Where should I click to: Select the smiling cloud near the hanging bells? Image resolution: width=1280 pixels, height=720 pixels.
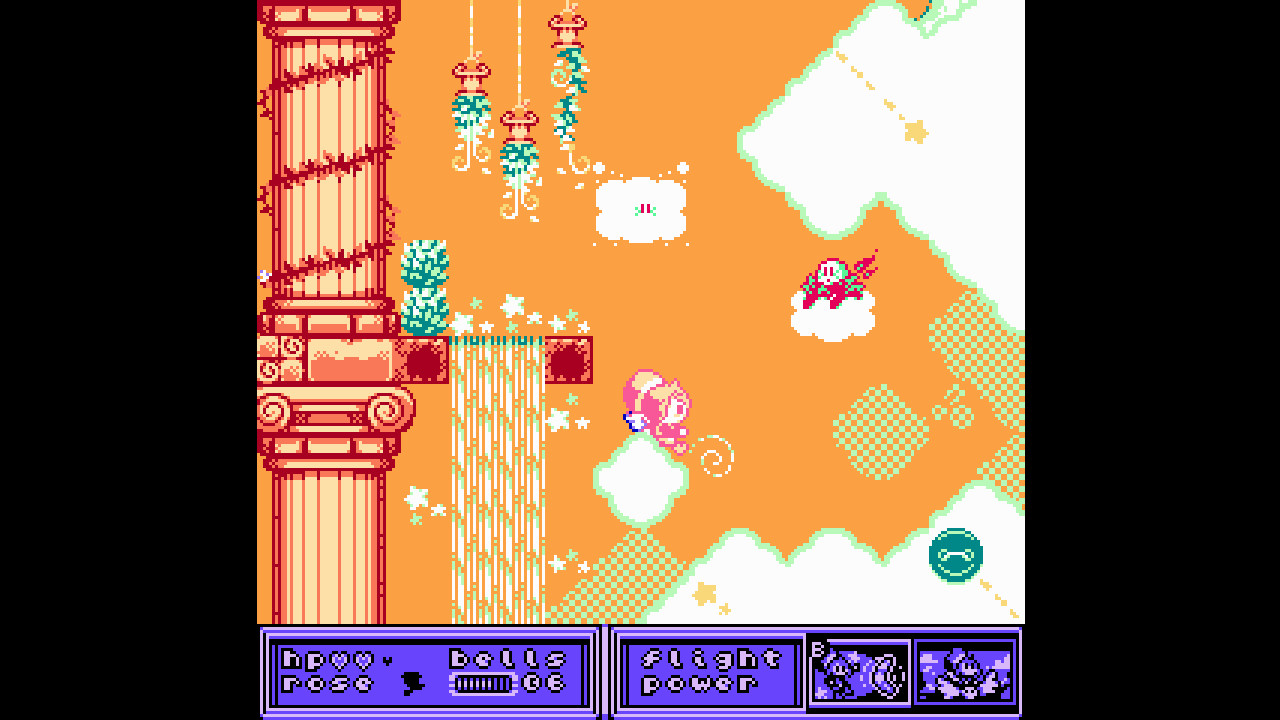[641, 207]
